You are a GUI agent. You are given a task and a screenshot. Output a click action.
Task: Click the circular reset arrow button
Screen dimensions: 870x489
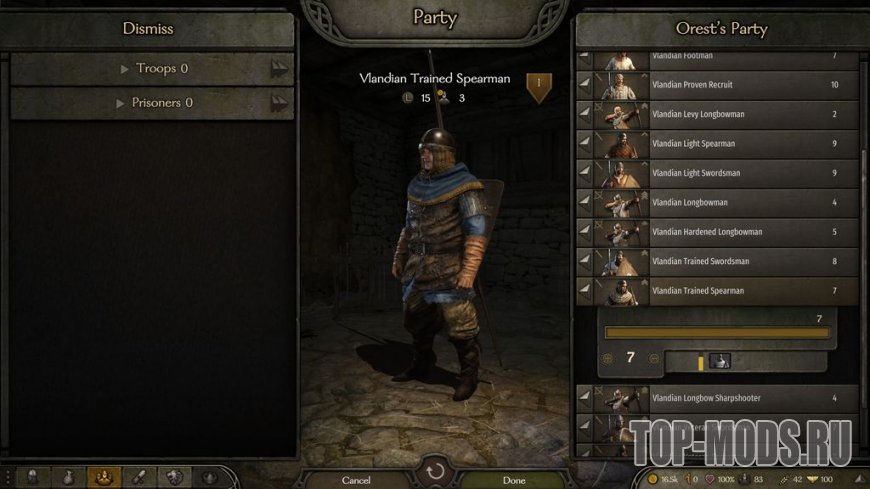pyautogui.click(x=435, y=471)
